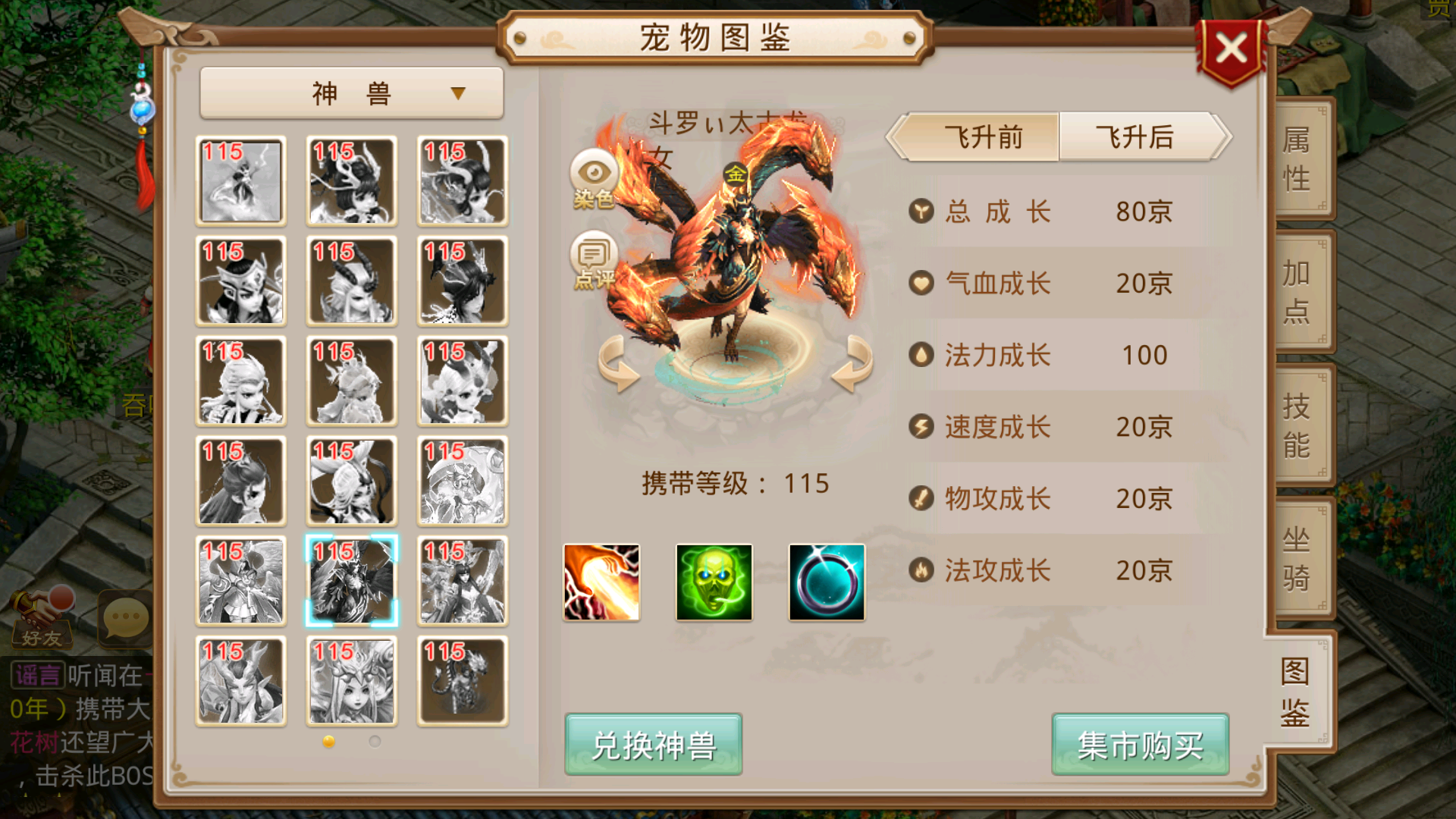Select the green skull skill icon
The width and height of the screenshot is (1456, 819).
(x=714, y=582)
